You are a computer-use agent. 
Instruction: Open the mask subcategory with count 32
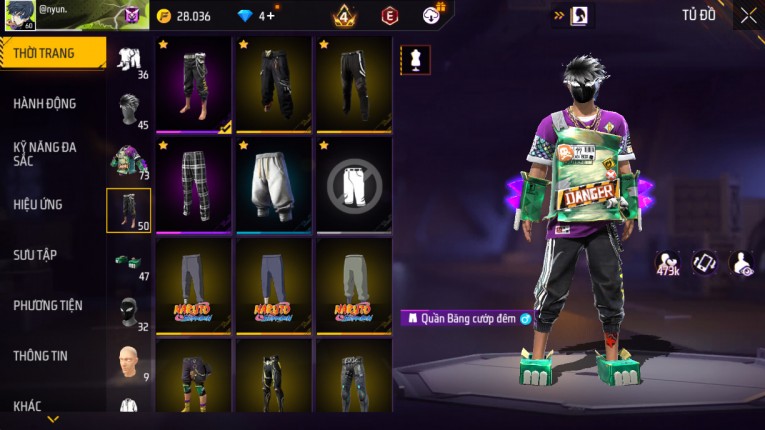pos(129,311)
